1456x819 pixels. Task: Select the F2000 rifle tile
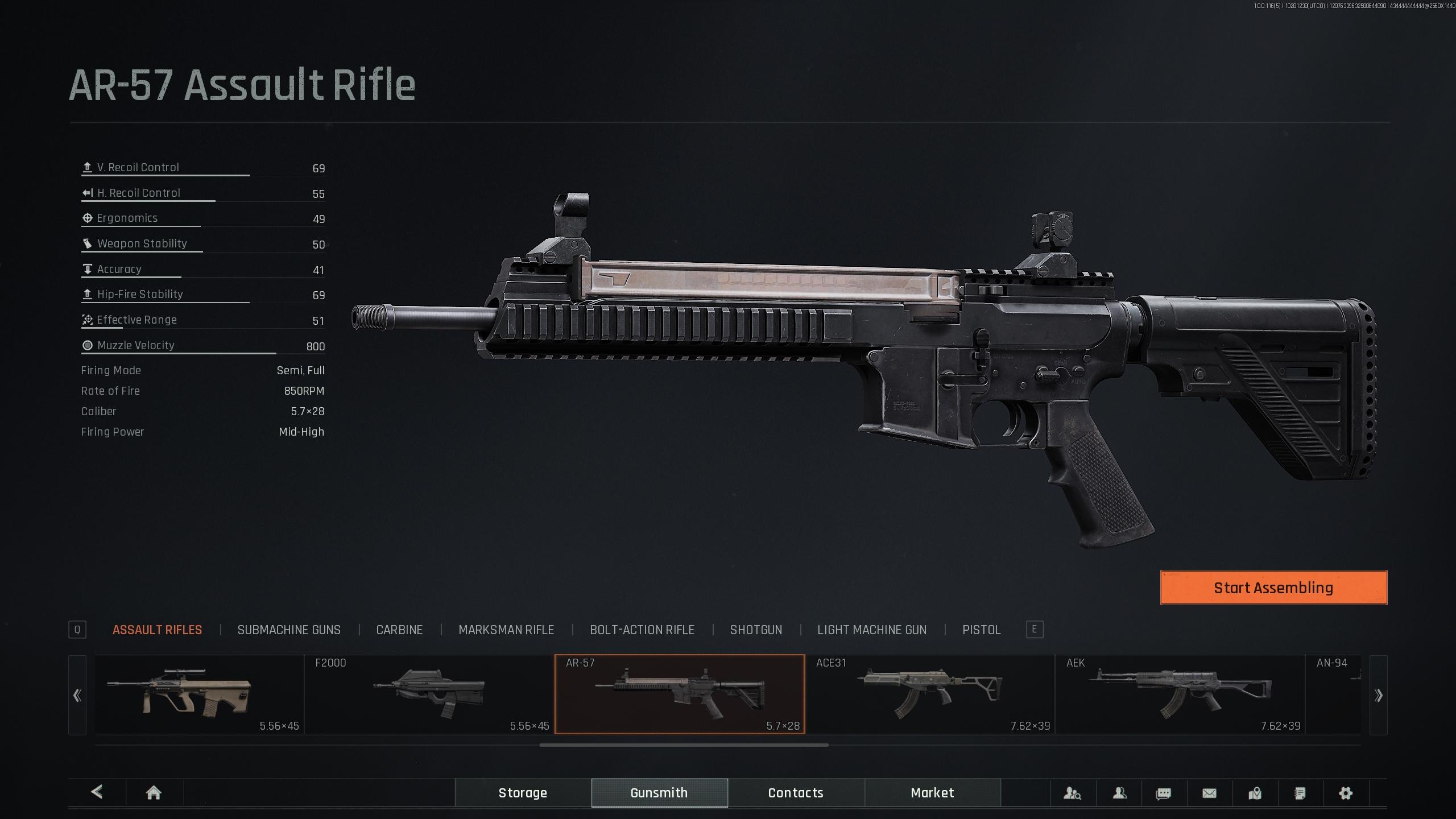(x=429, y=694)
